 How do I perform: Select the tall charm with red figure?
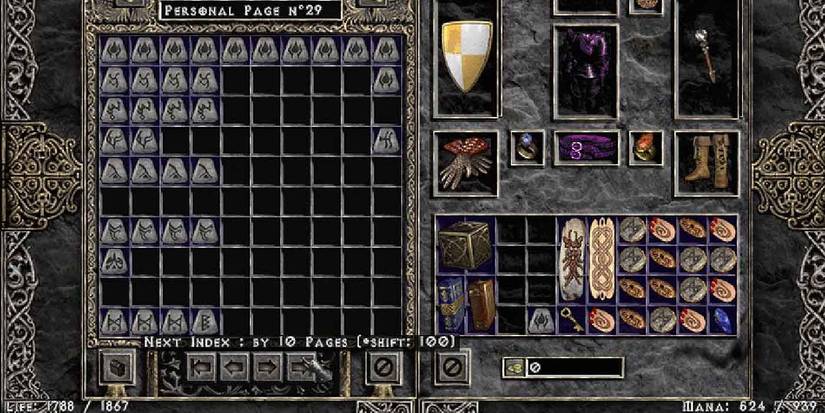click(571, 259)
